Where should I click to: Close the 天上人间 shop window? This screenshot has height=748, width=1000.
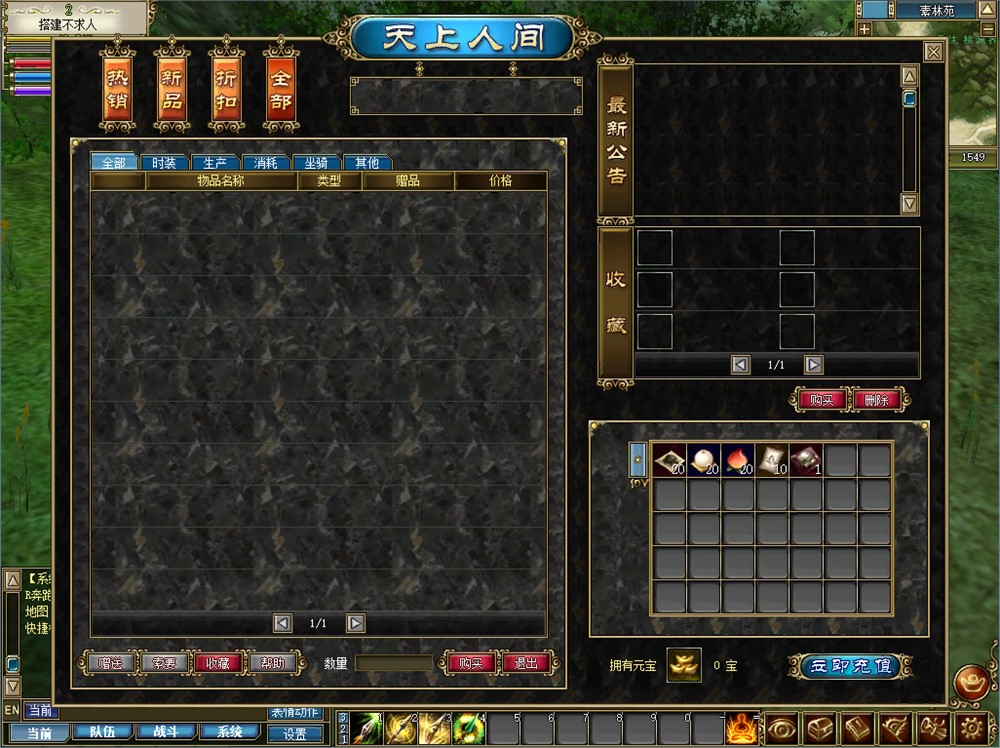point(933,52)
